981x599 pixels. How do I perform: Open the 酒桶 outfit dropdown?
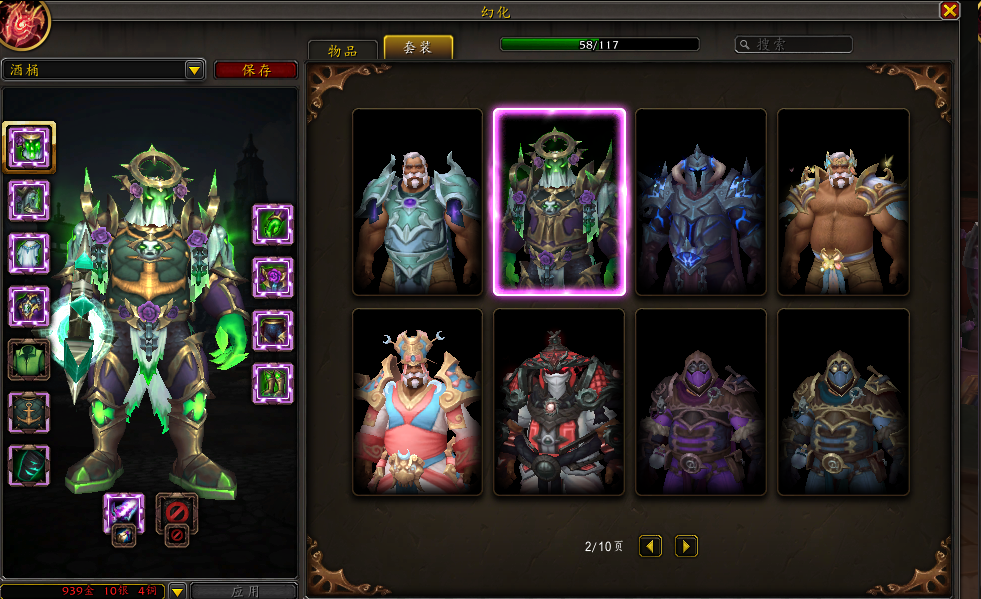pos(194,70)
